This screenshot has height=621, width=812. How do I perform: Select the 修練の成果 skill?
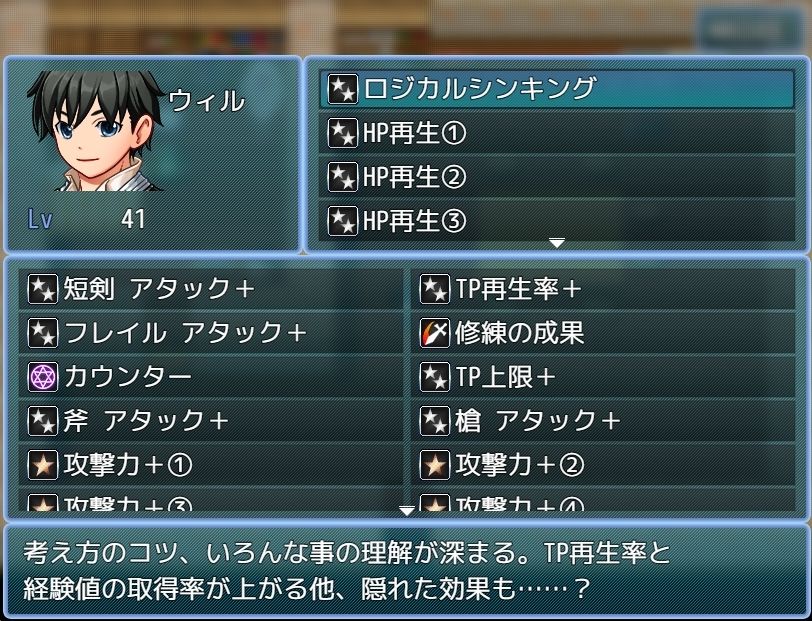click(603, 333)
